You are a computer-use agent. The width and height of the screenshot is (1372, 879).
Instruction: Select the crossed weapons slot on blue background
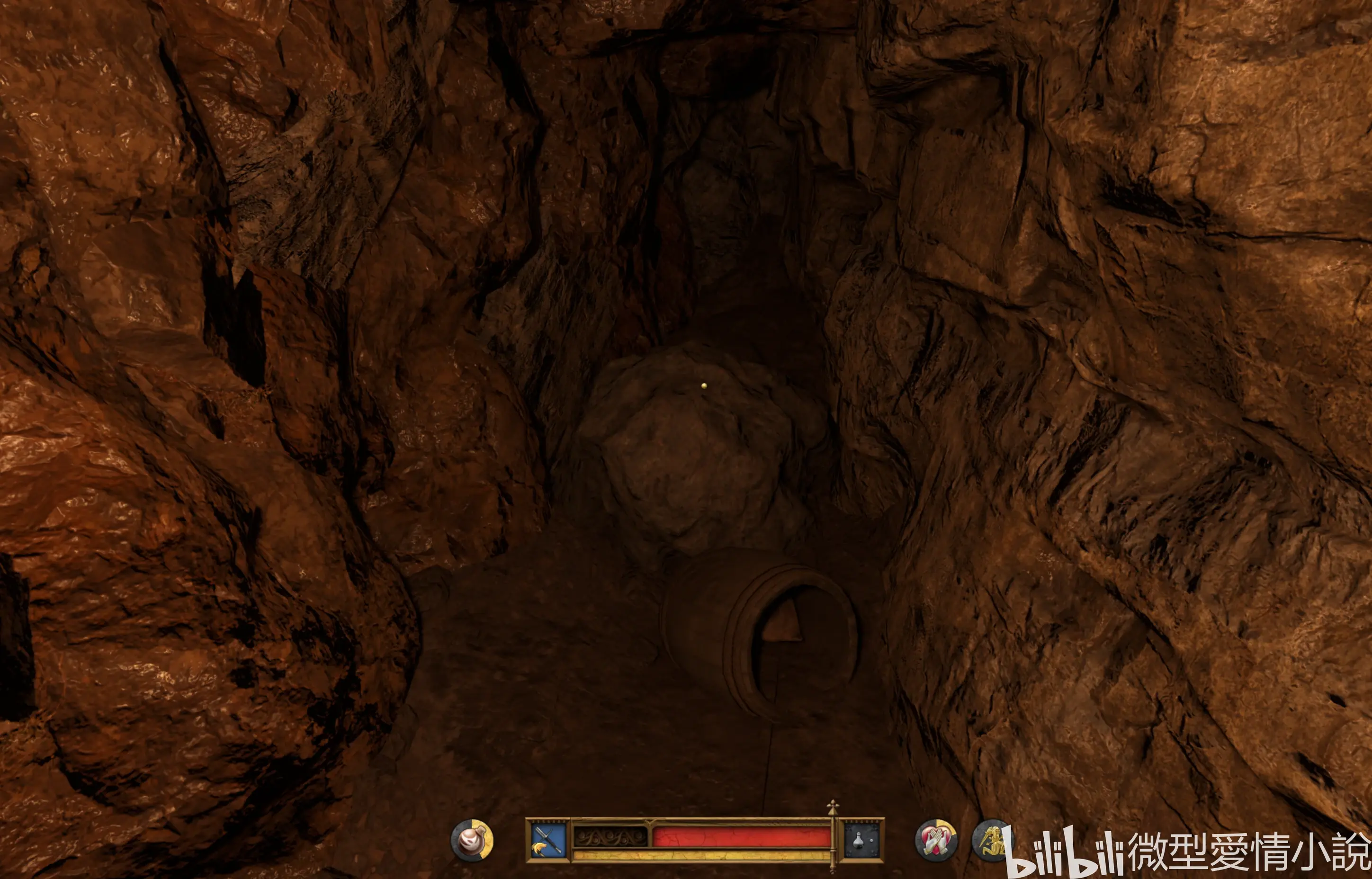tap(547, 840)
